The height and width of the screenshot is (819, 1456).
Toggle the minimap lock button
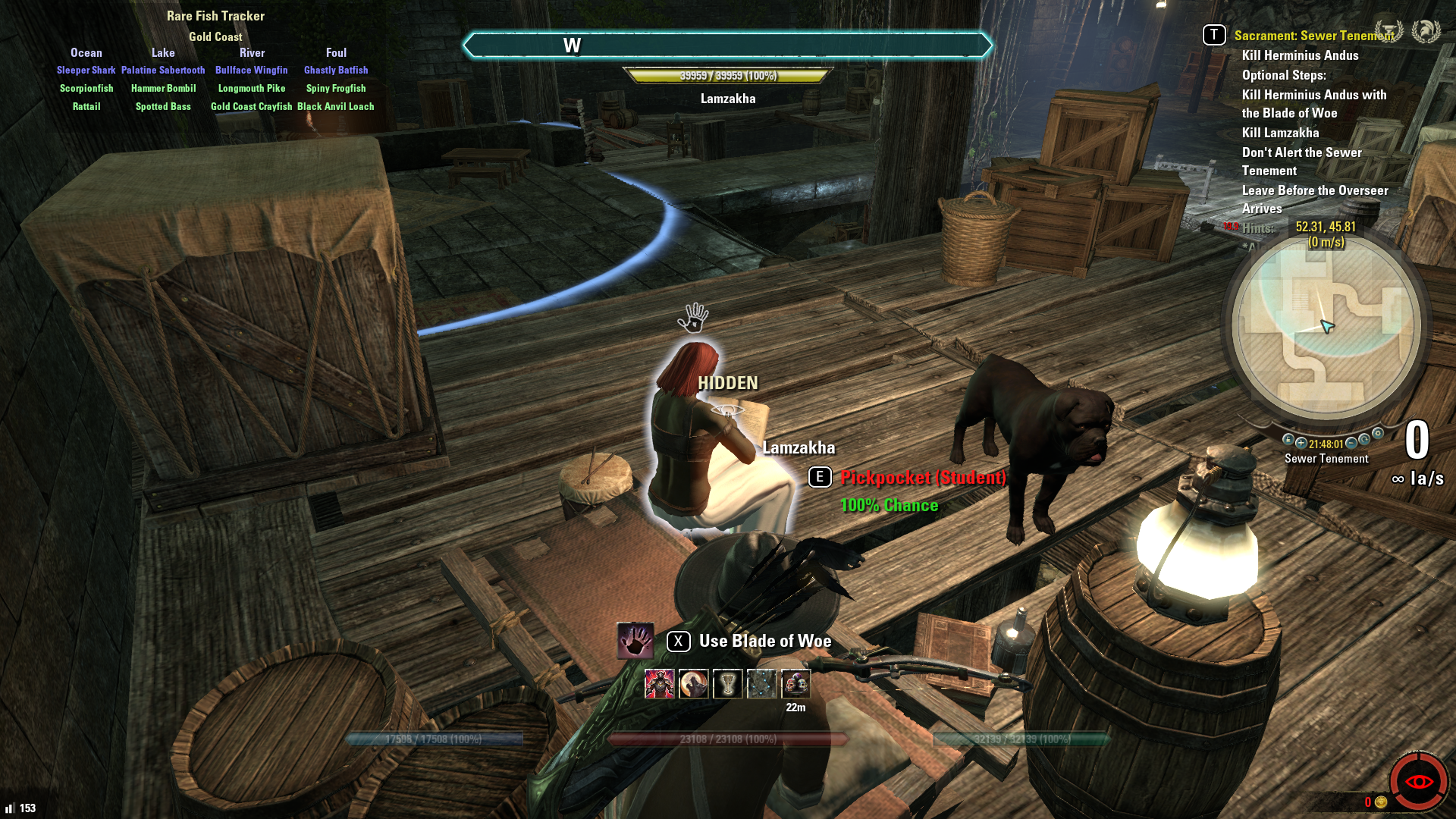[x=1288, y=440]
